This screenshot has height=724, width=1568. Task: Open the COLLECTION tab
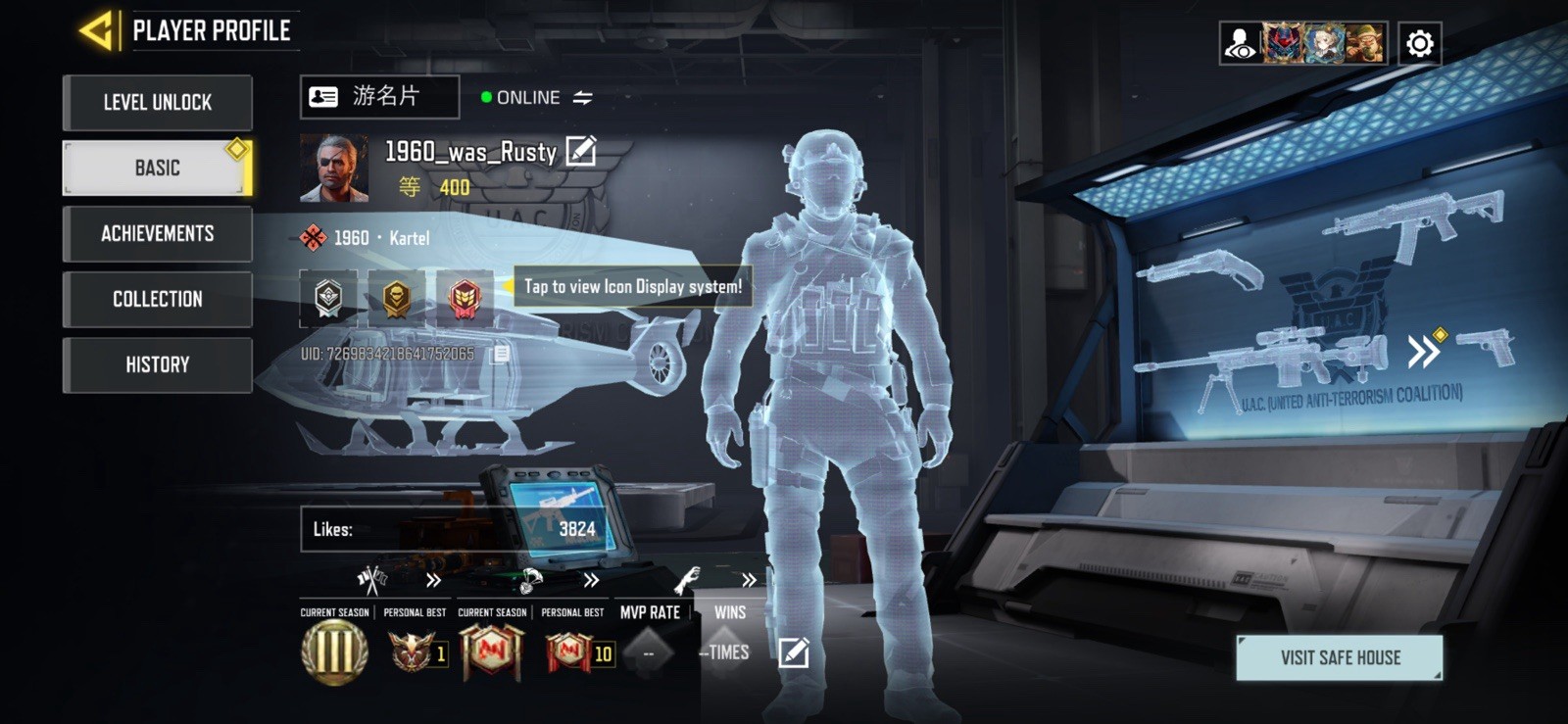coord(157,300)
